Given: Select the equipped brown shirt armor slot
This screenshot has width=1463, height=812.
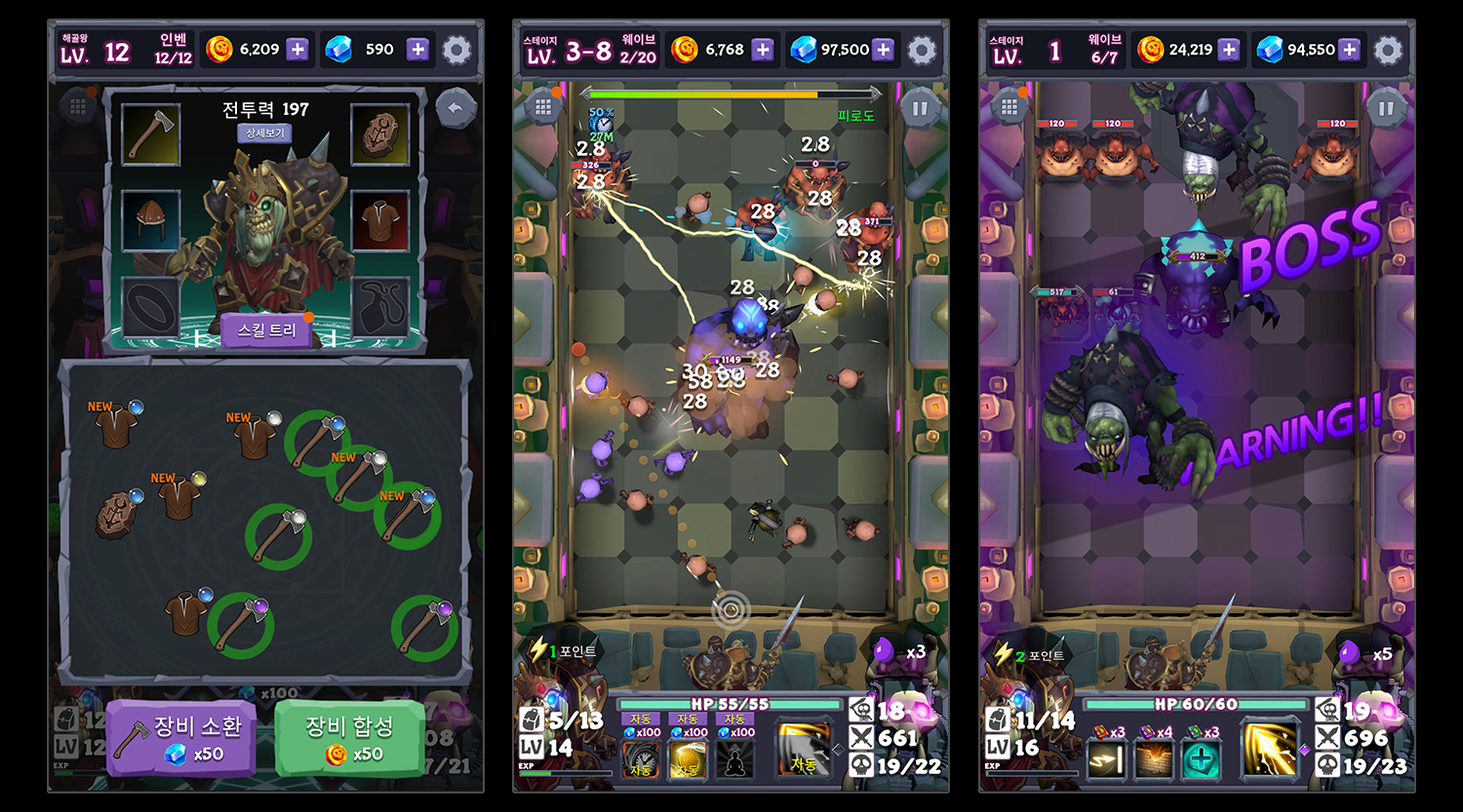Looking at the screenshot, I should 379,219.
